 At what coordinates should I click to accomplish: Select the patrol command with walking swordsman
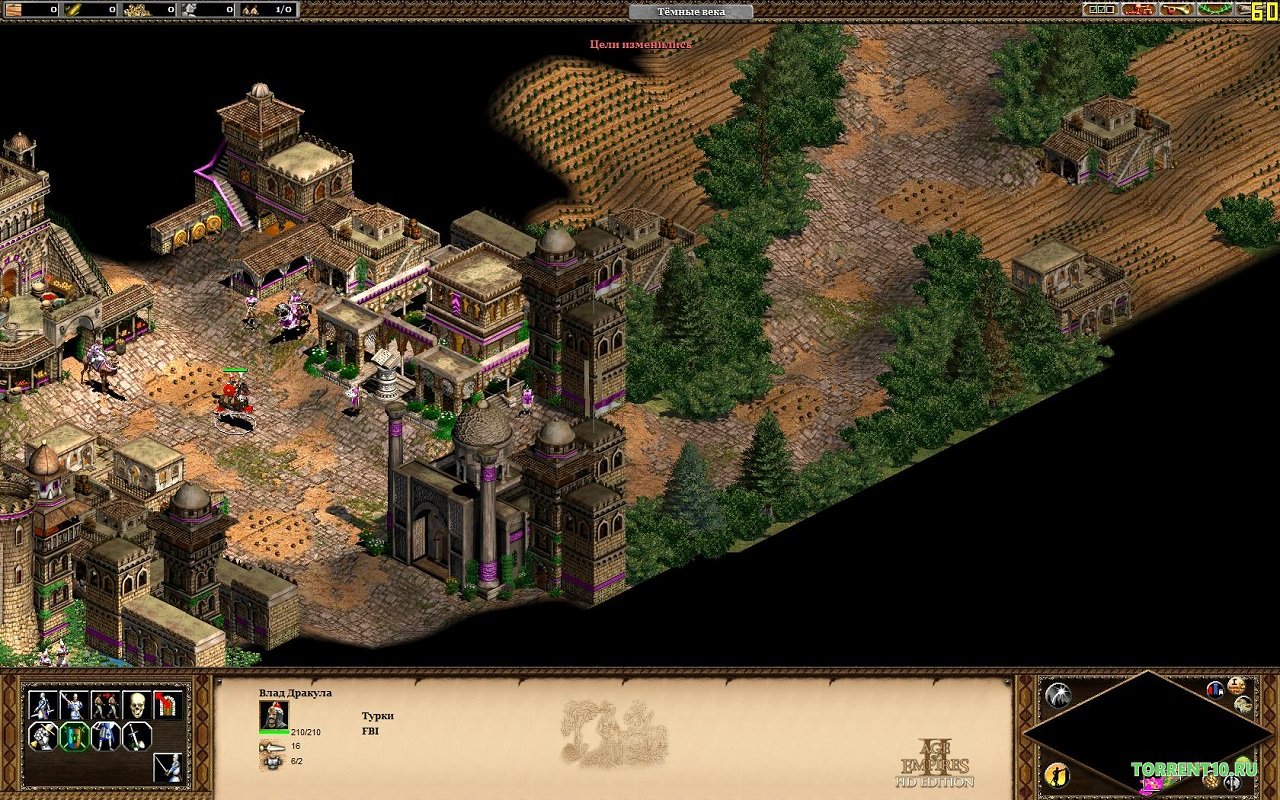(x=41, y=705)
